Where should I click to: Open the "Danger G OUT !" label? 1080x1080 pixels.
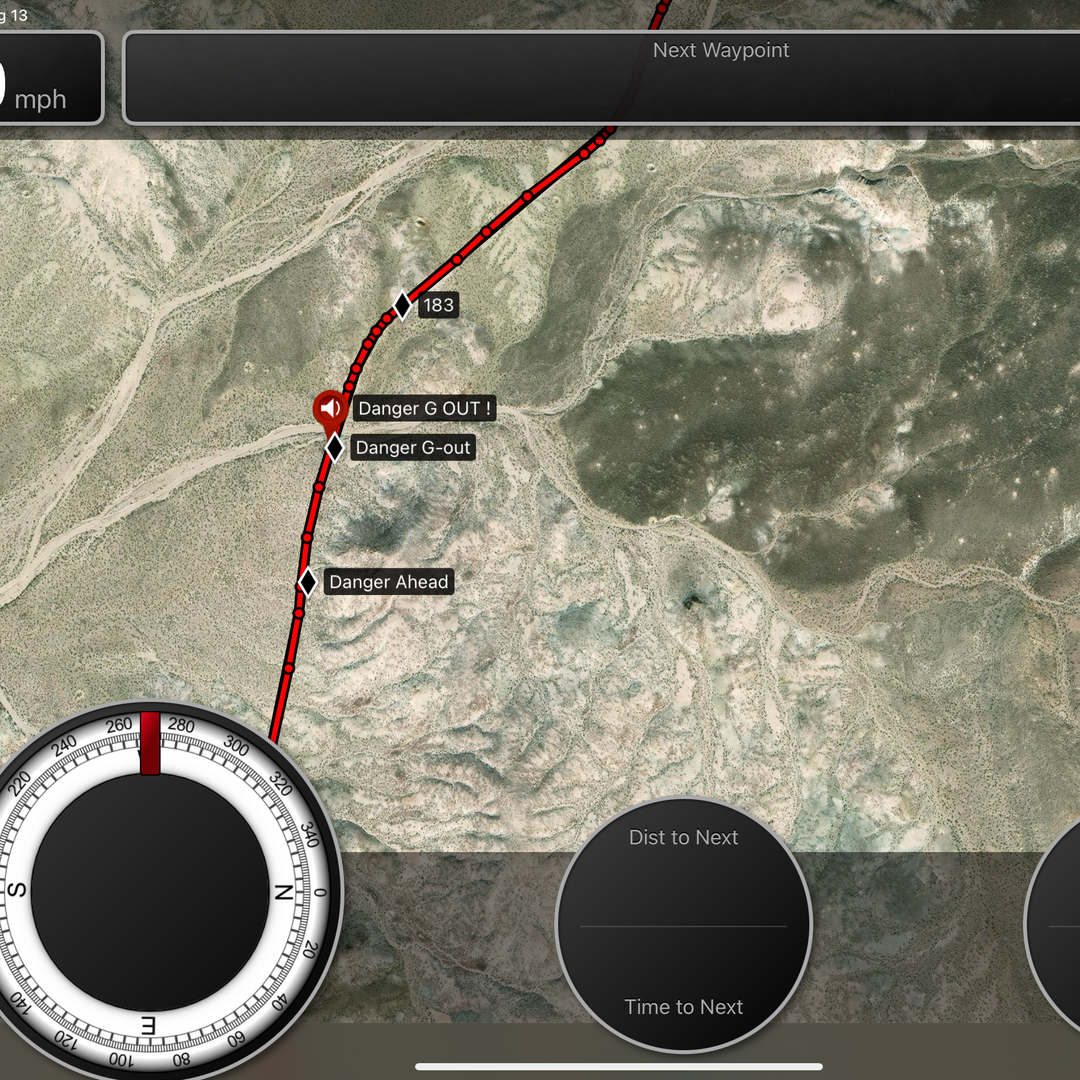click(425, 409)
